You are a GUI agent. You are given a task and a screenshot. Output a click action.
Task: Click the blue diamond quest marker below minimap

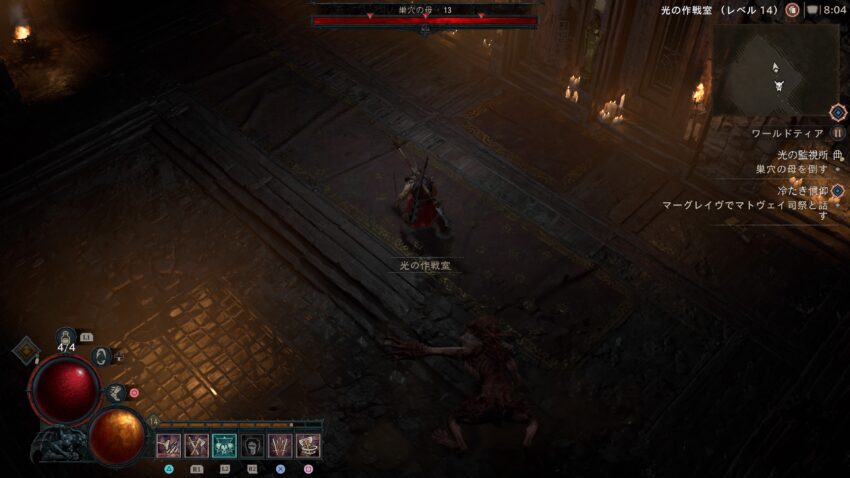[x=838, y=113]
